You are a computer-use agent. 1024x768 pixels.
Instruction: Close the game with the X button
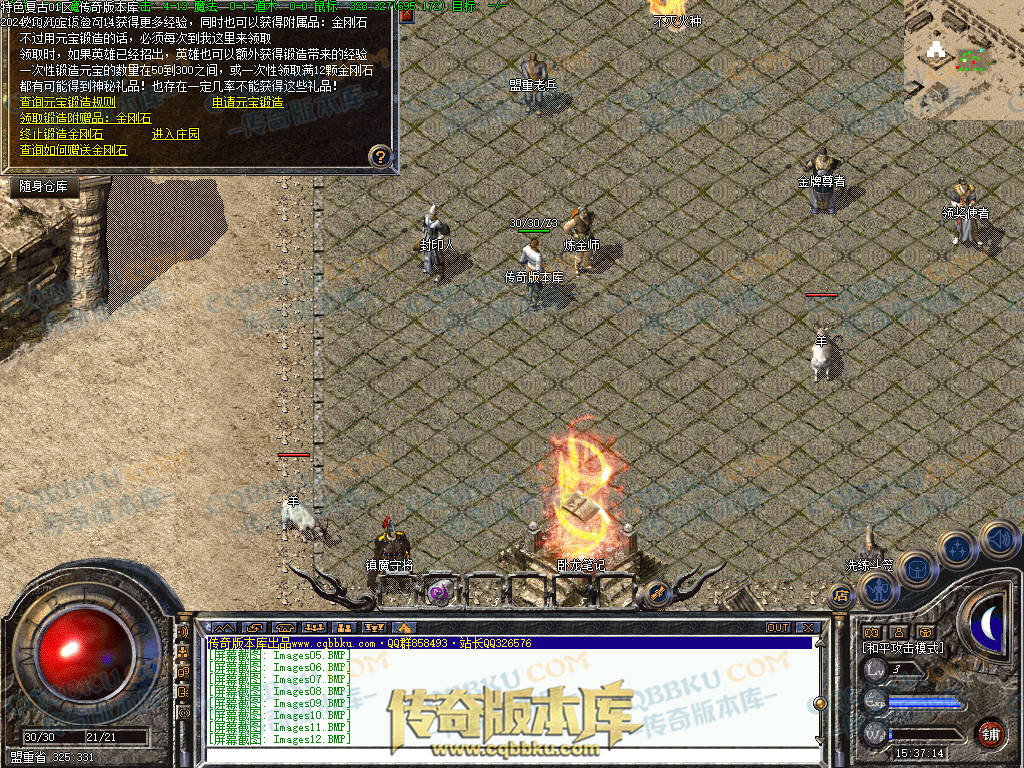click(x=808, y=628)
